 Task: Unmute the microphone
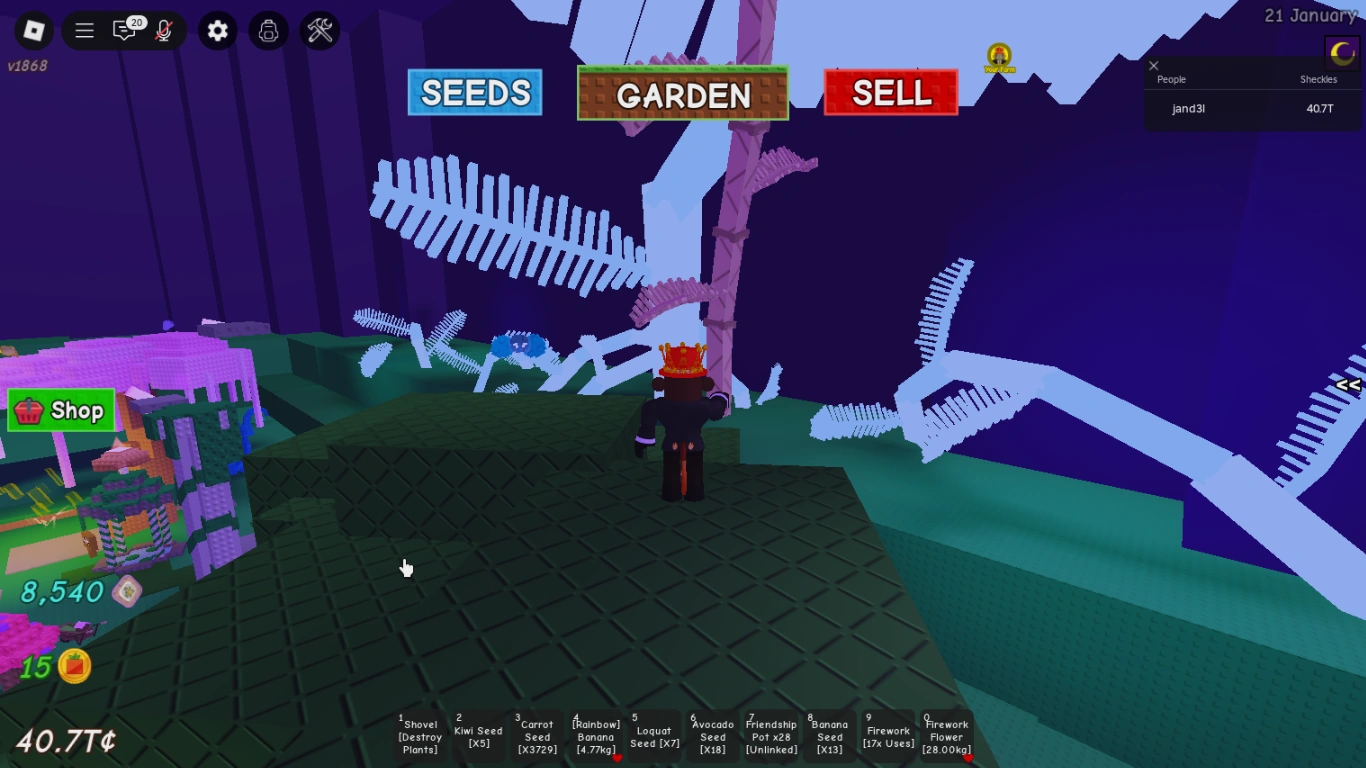point(166,31)
